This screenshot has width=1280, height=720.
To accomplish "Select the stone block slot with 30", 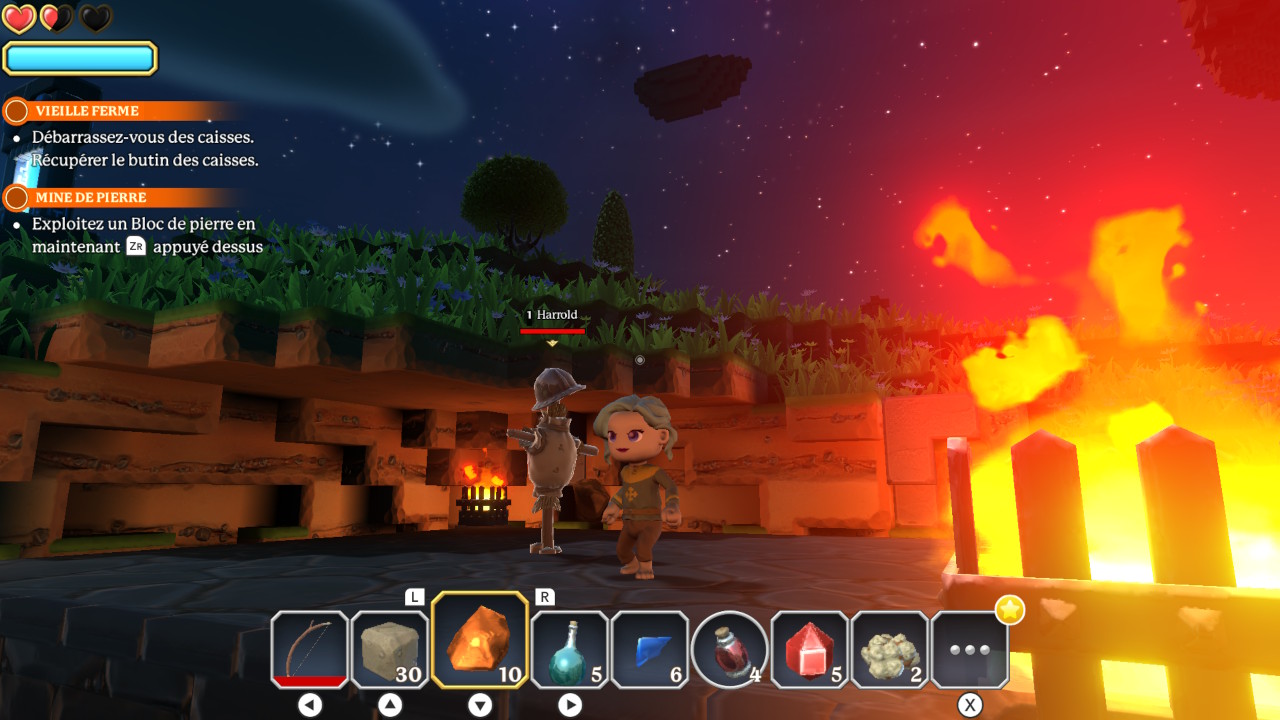I will click(390, 650).
